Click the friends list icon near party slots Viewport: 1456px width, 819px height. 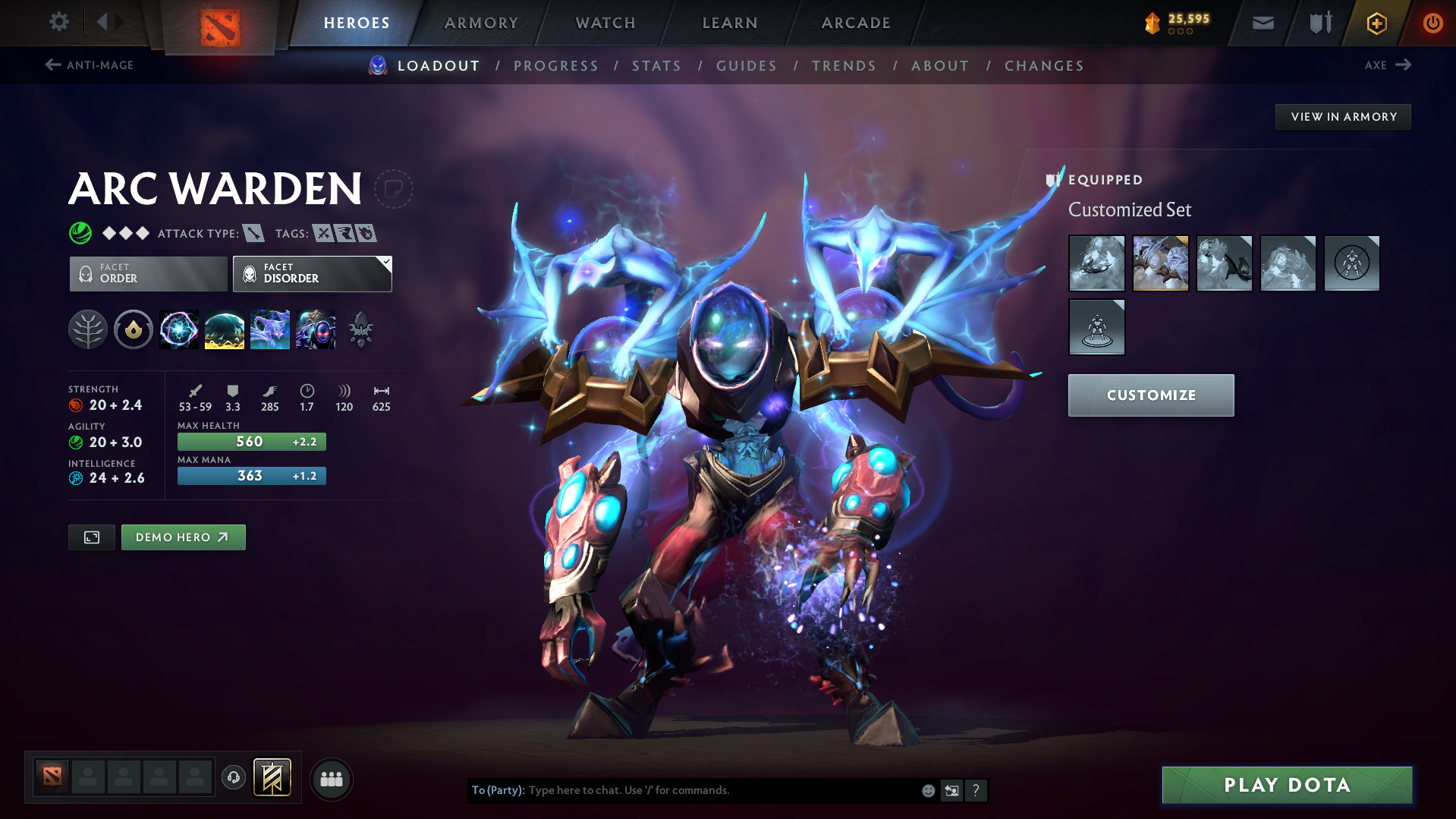pos(331,779)
